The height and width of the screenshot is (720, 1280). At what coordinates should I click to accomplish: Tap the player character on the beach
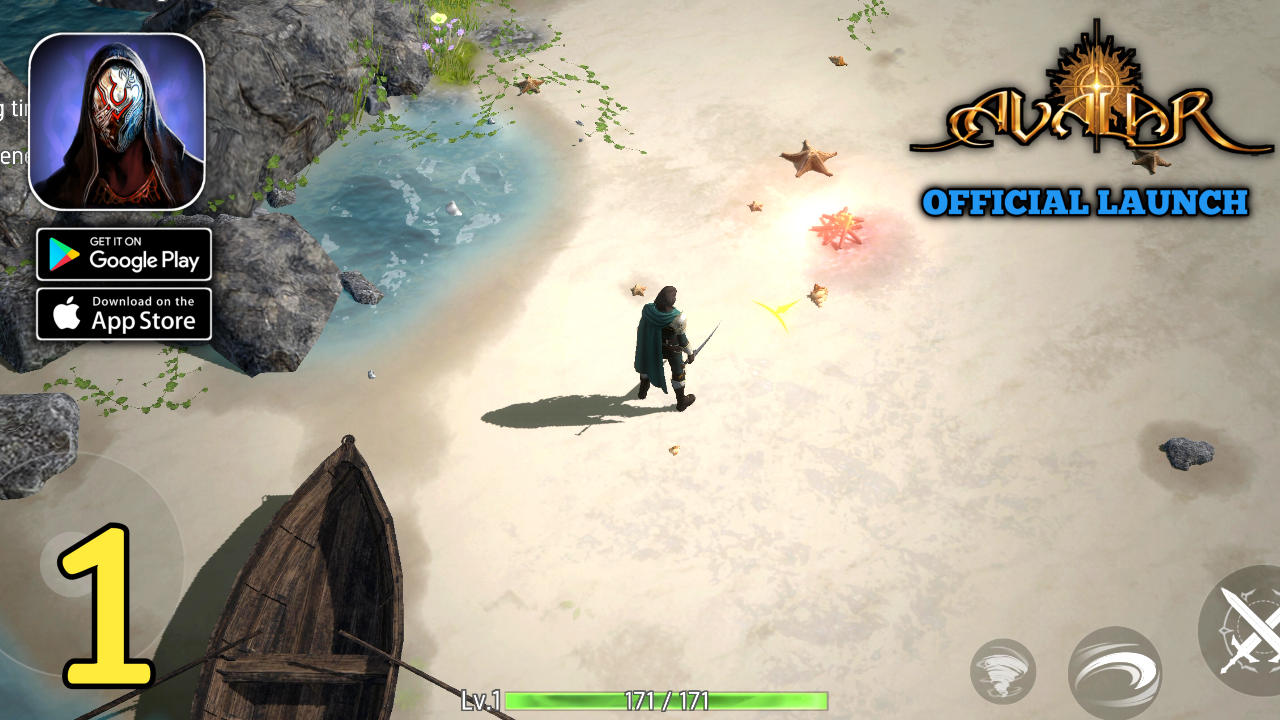[665, 340]
